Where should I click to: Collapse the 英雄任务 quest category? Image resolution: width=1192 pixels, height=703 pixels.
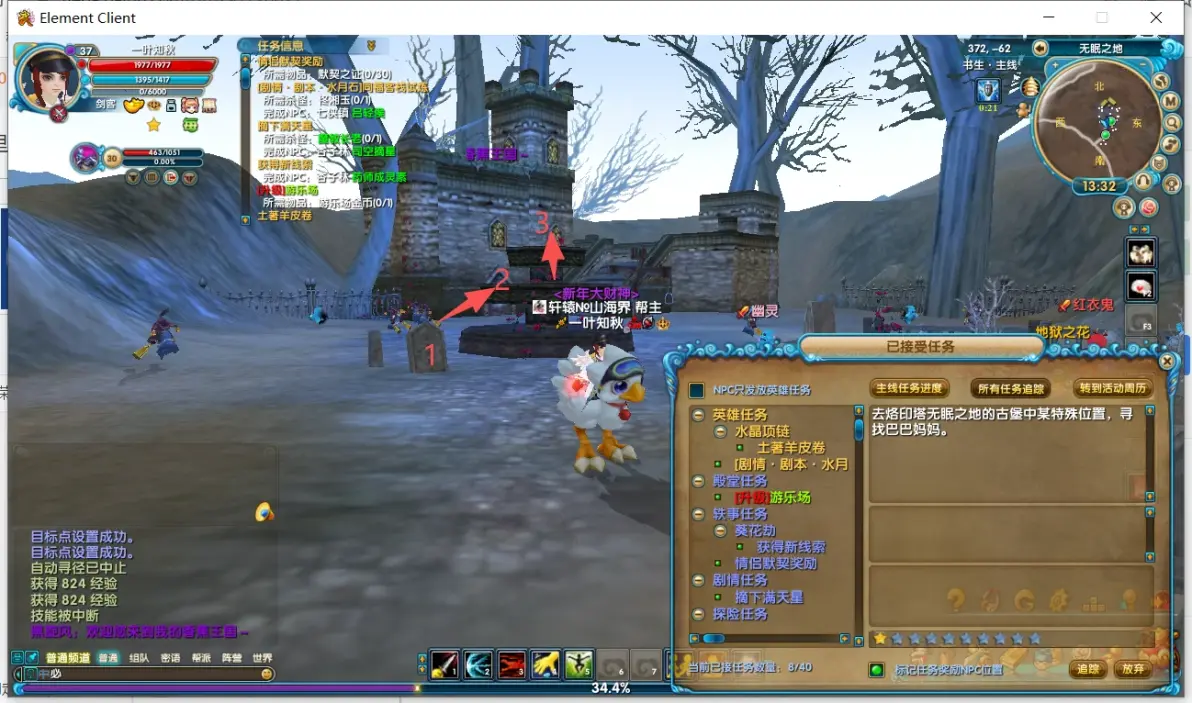tap(699, 414)
